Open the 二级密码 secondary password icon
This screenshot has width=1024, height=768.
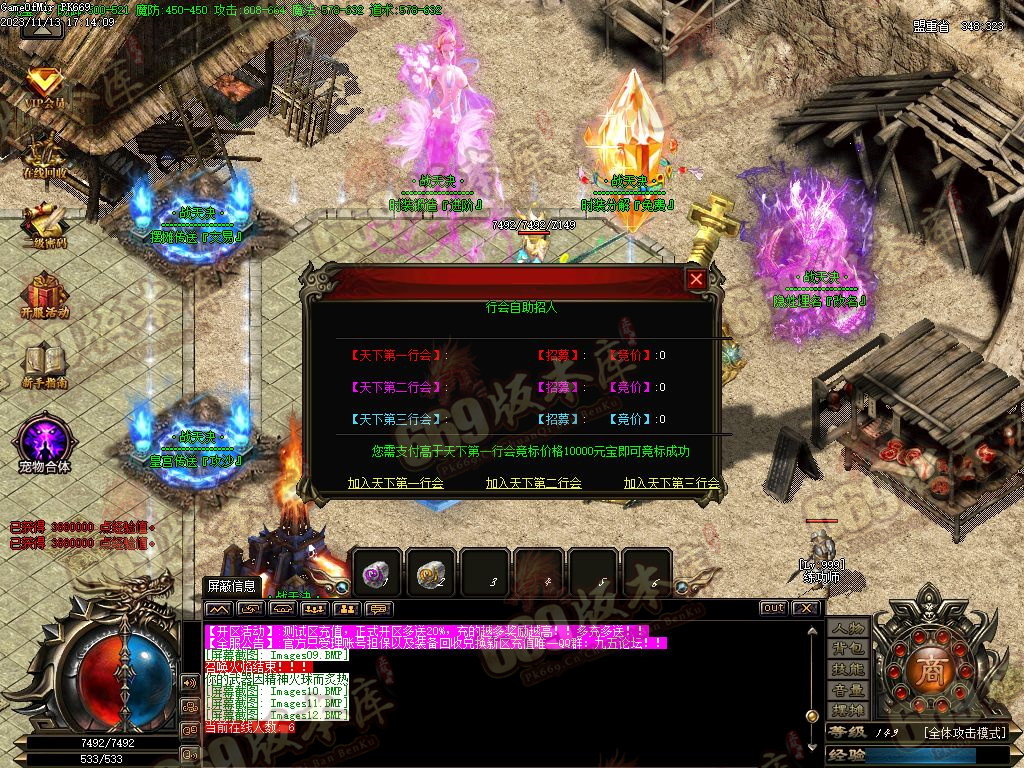[x=45, y=225]
